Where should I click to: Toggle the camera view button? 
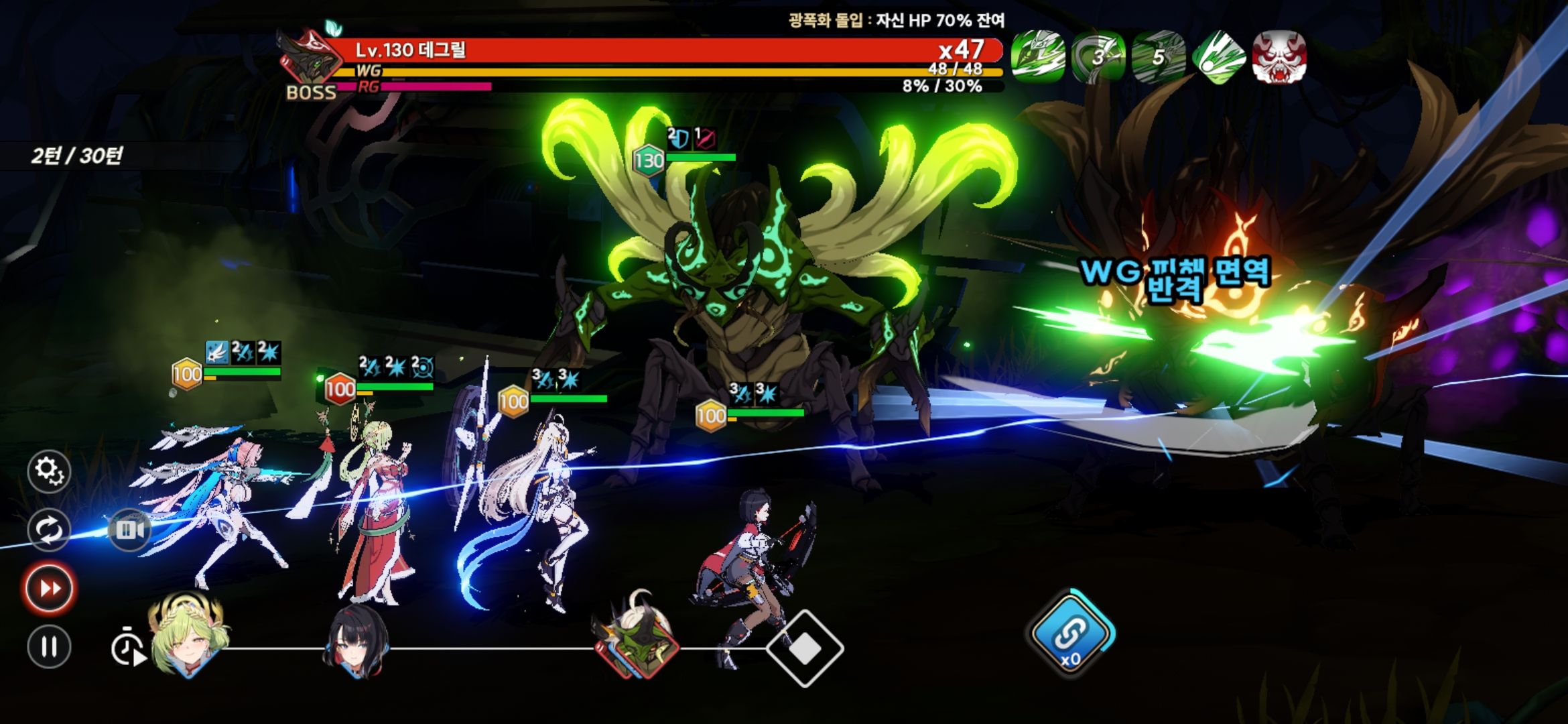pos(129,530)
